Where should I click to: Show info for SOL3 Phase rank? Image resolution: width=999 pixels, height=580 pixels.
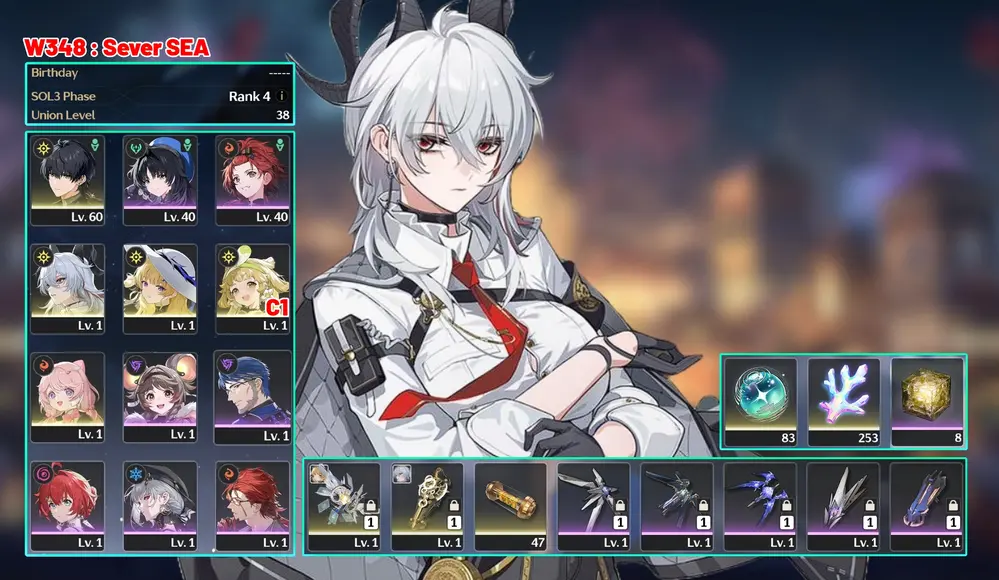tap(282, 96)
